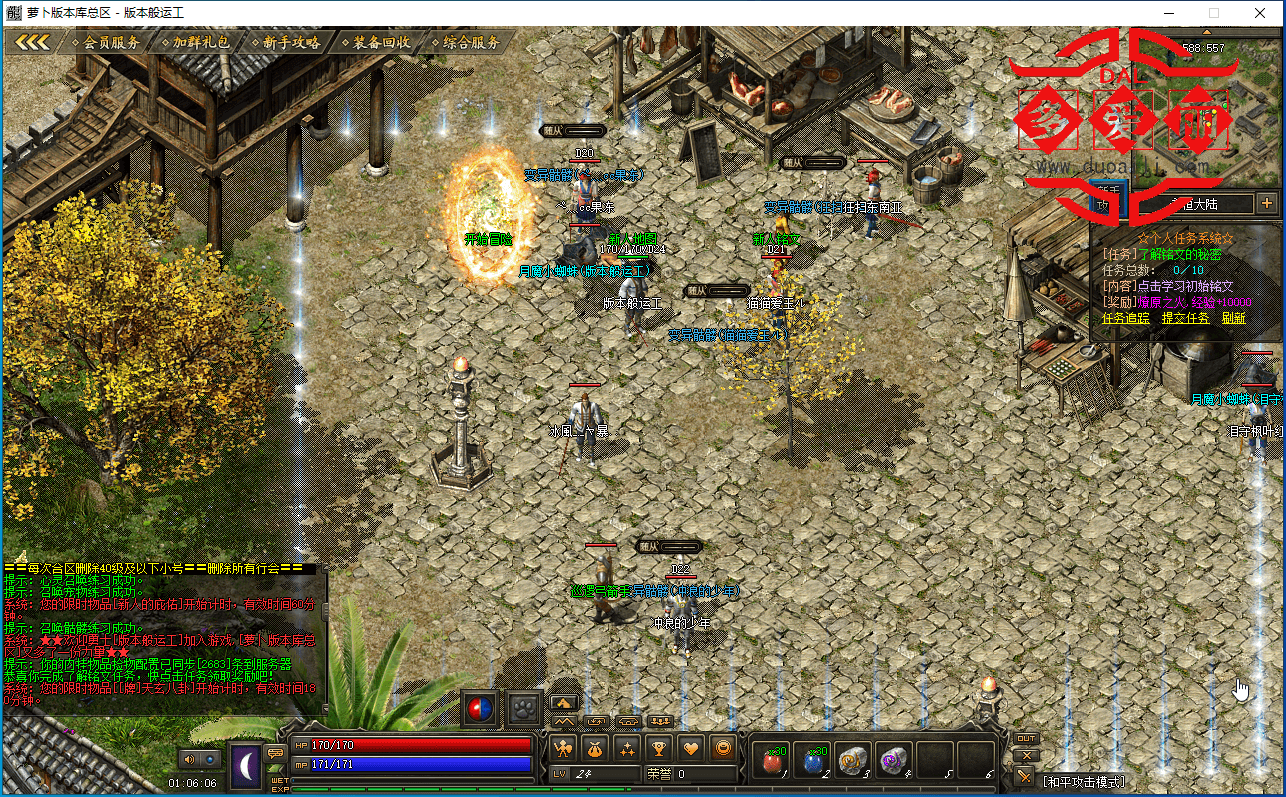Click the 任务追踪 quest tracking link
1286x797 pixels.
1127,318
